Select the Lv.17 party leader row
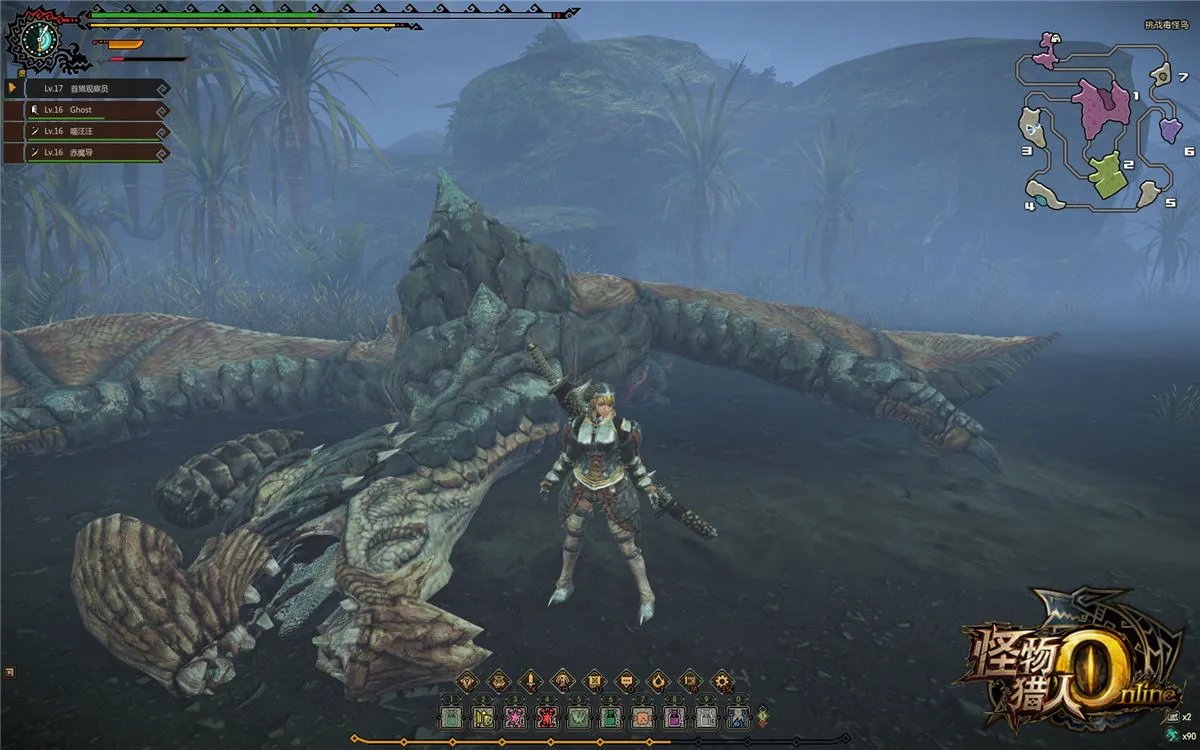Screen dimensions: 1200x750 tap(85, 88)
